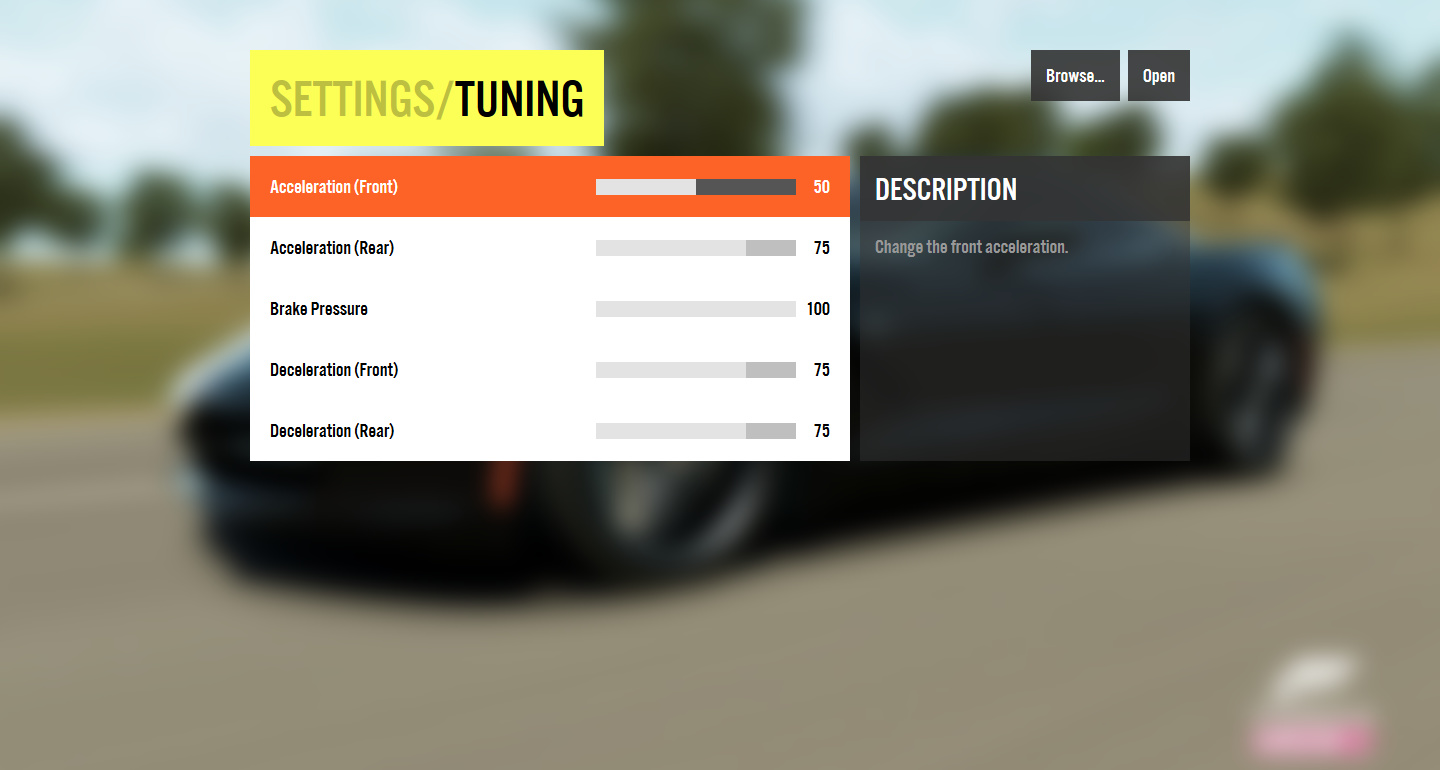Select the Deceleration (Rear) setting

332,431
